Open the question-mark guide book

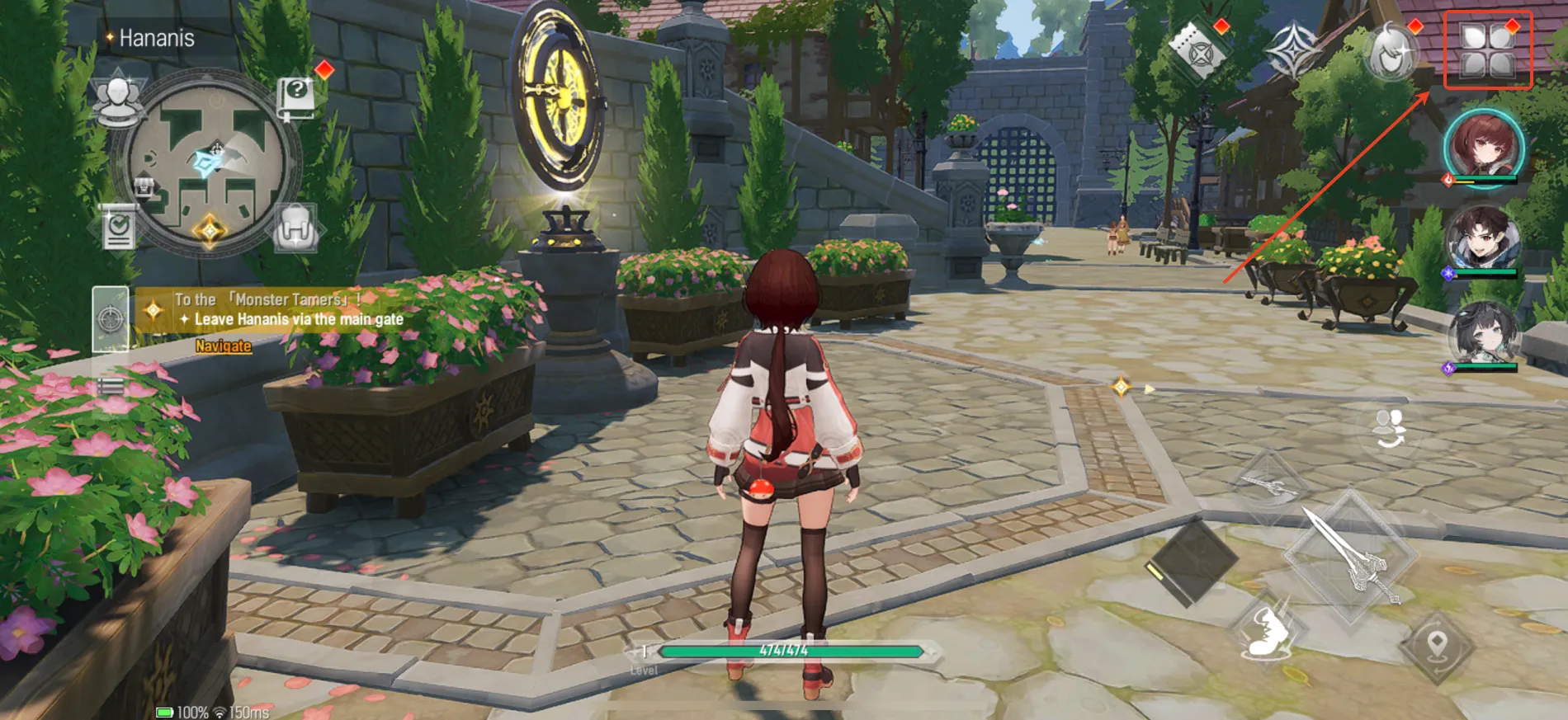(x=296, y=97)
